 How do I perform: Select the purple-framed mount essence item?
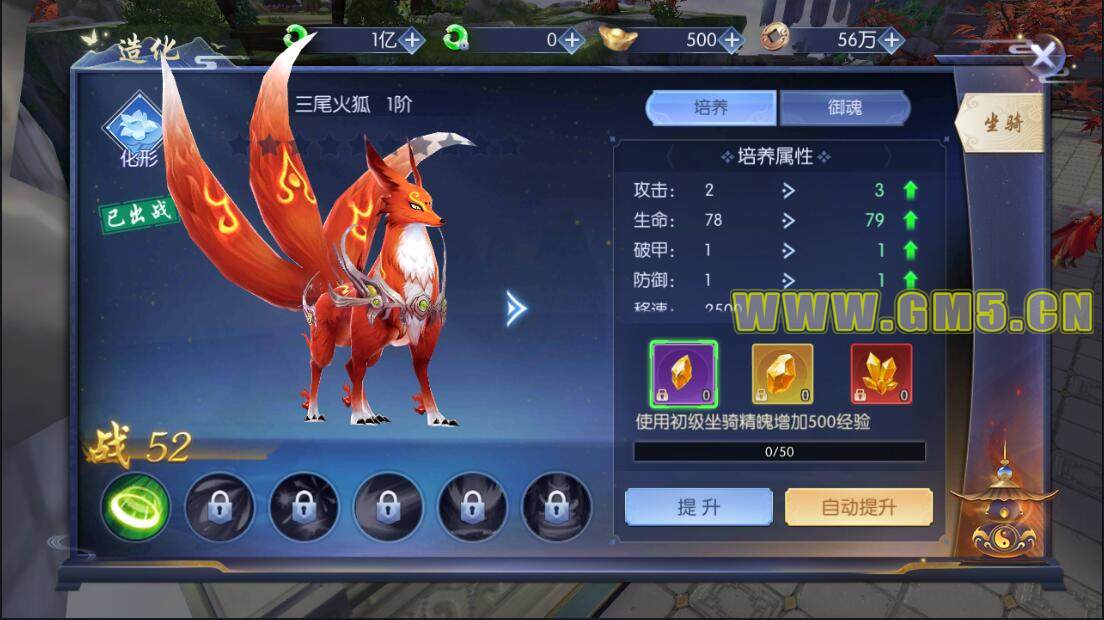click(x=683, y=374)
